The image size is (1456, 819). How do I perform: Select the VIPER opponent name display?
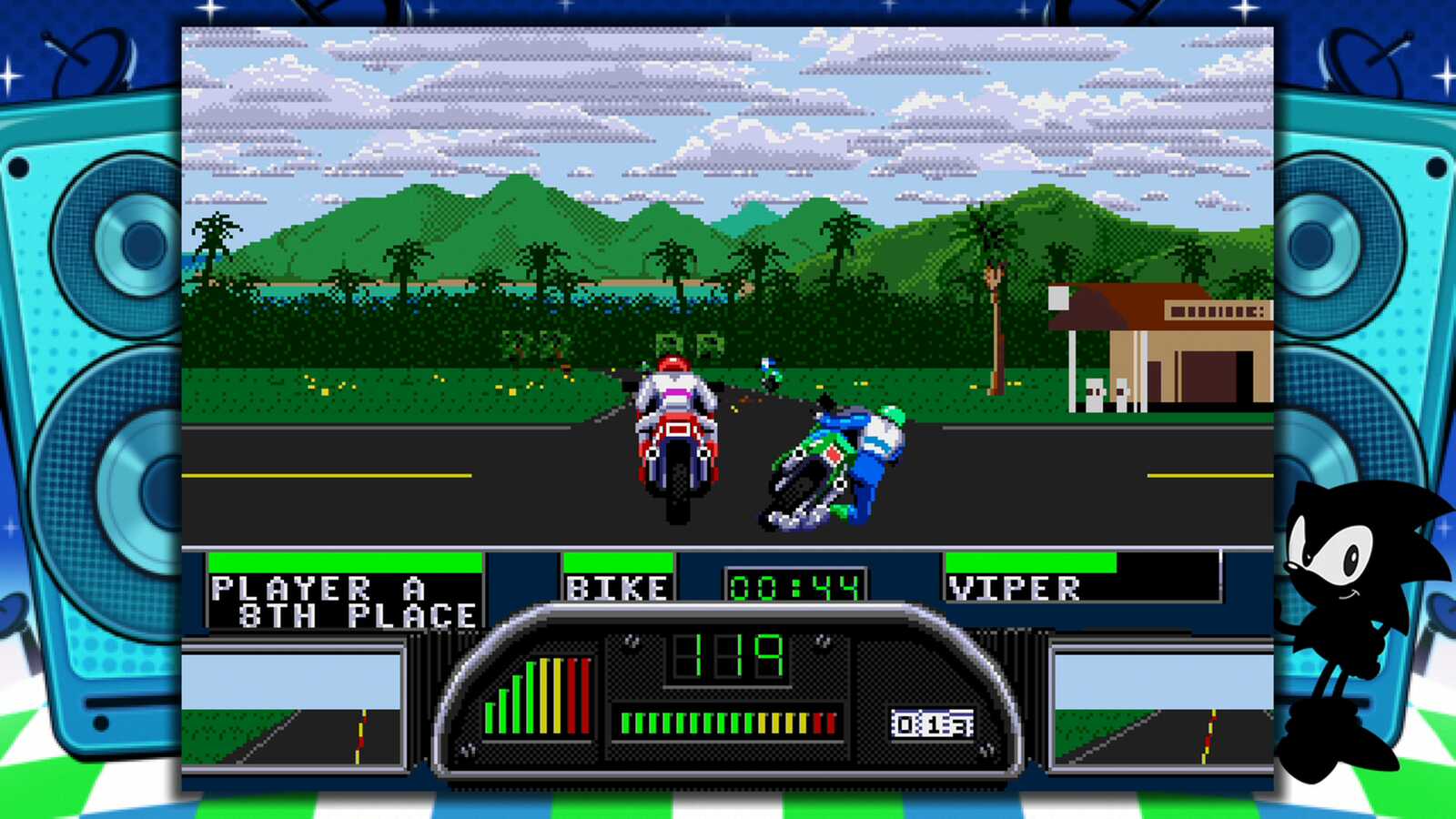point(1013,586)
